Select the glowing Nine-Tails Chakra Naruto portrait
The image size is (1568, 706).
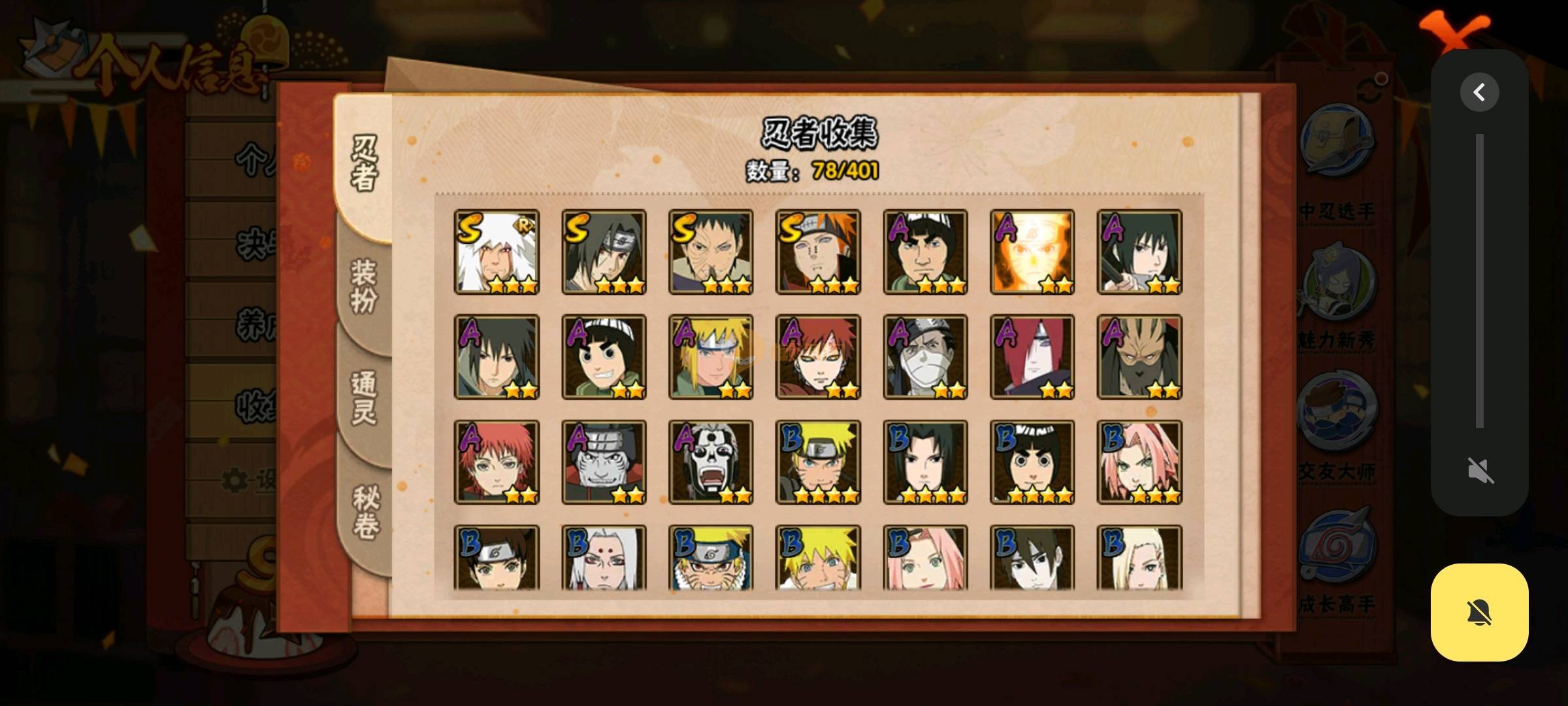[x=1032, y=252]
